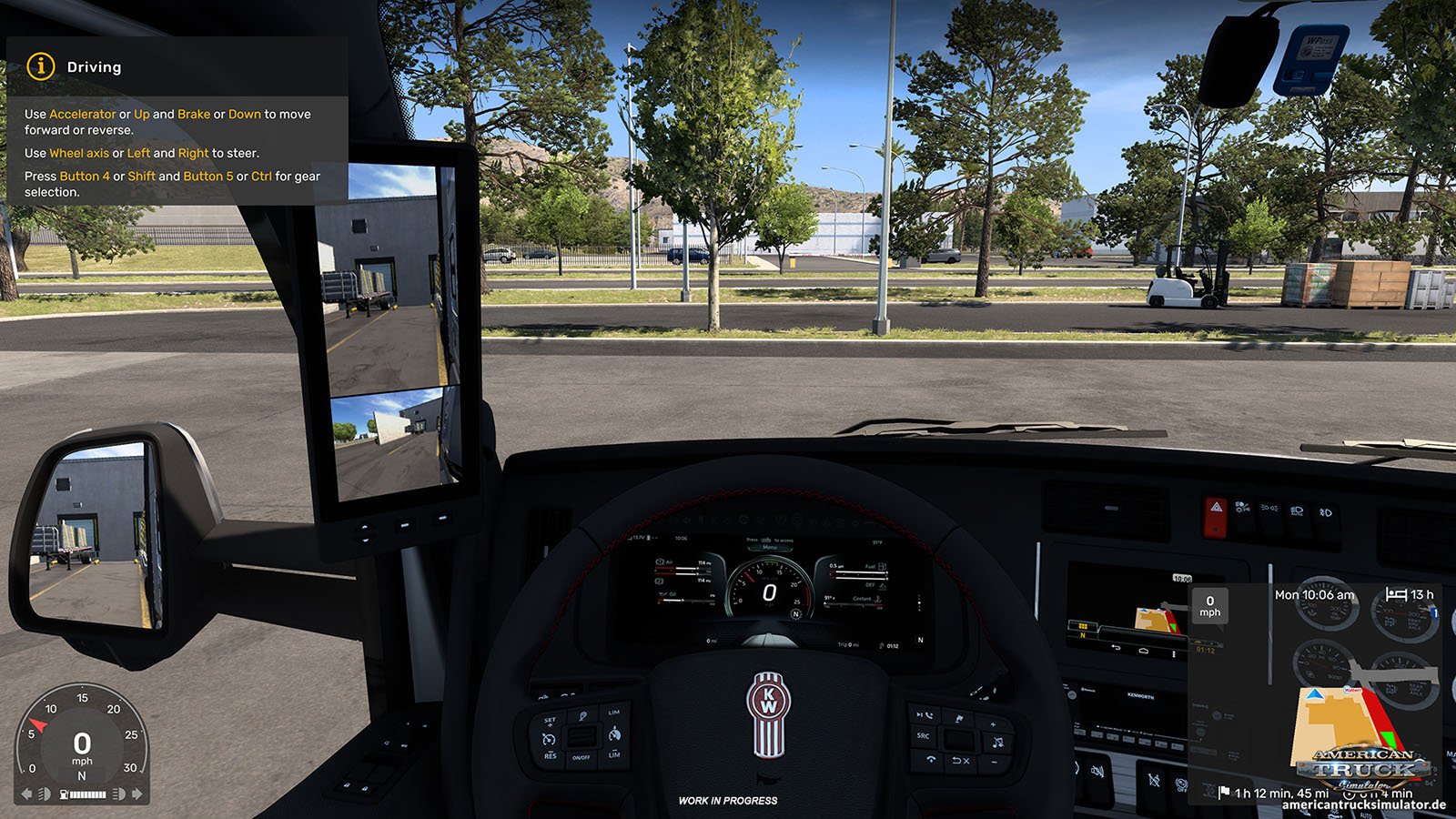Select the destination flag icon
Image resolution: width=1456 pixels, height=819 pixels.
pyautogui.click(x=1224, y=793)
